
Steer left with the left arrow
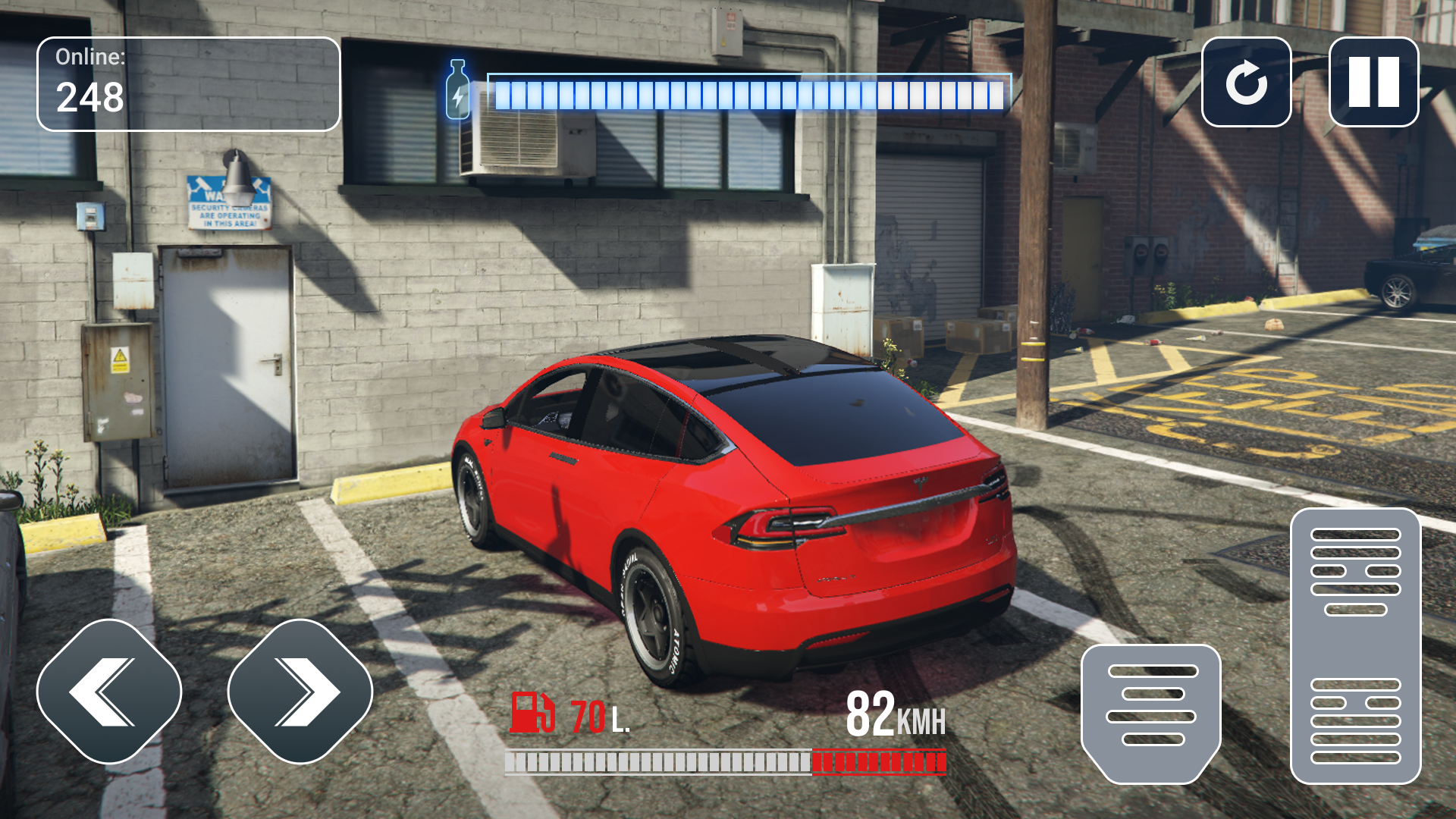[x=109, y=692]
